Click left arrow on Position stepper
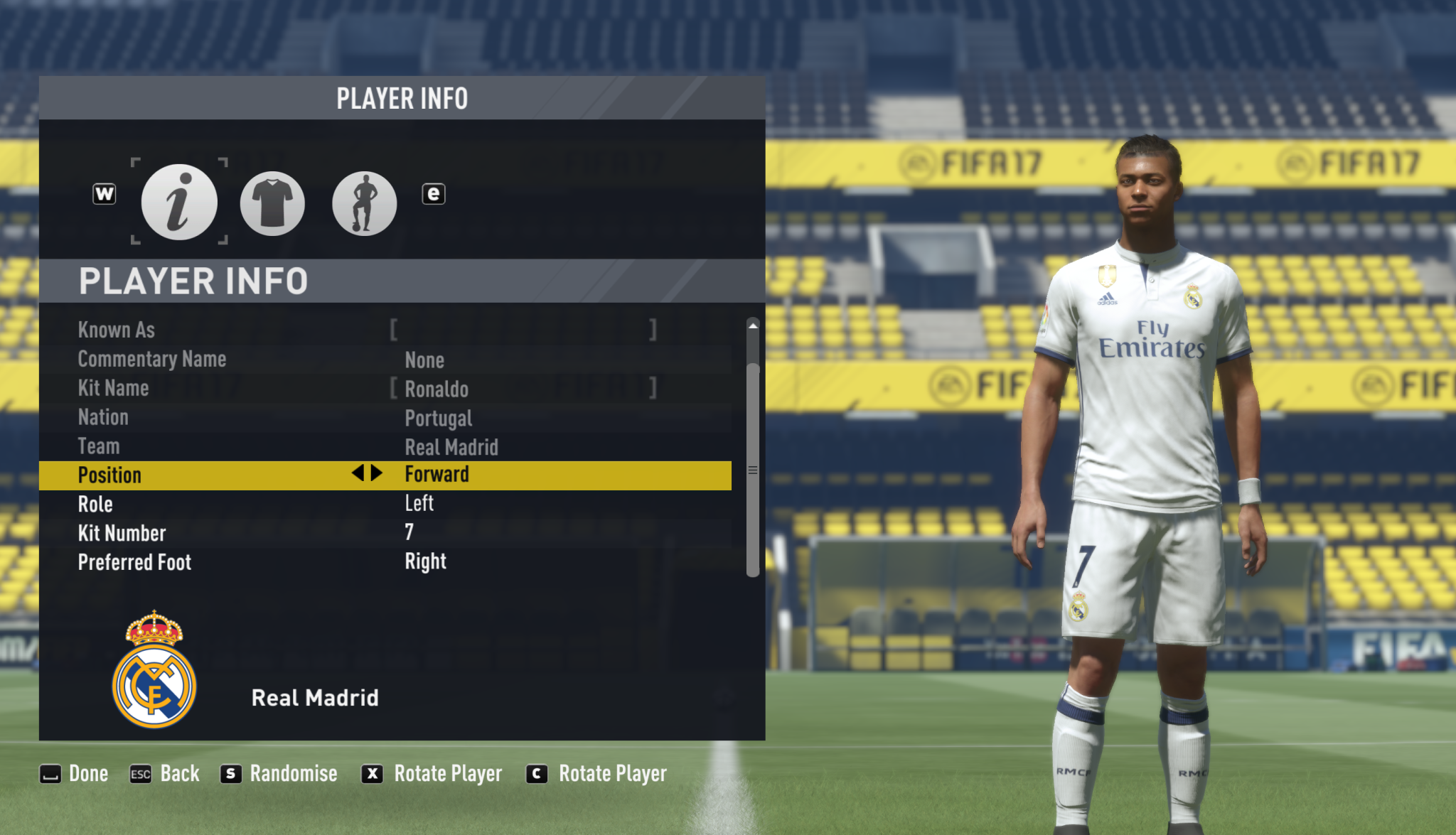The width and height of the screenshot is (1456, 835). click(x=358, y=473)
